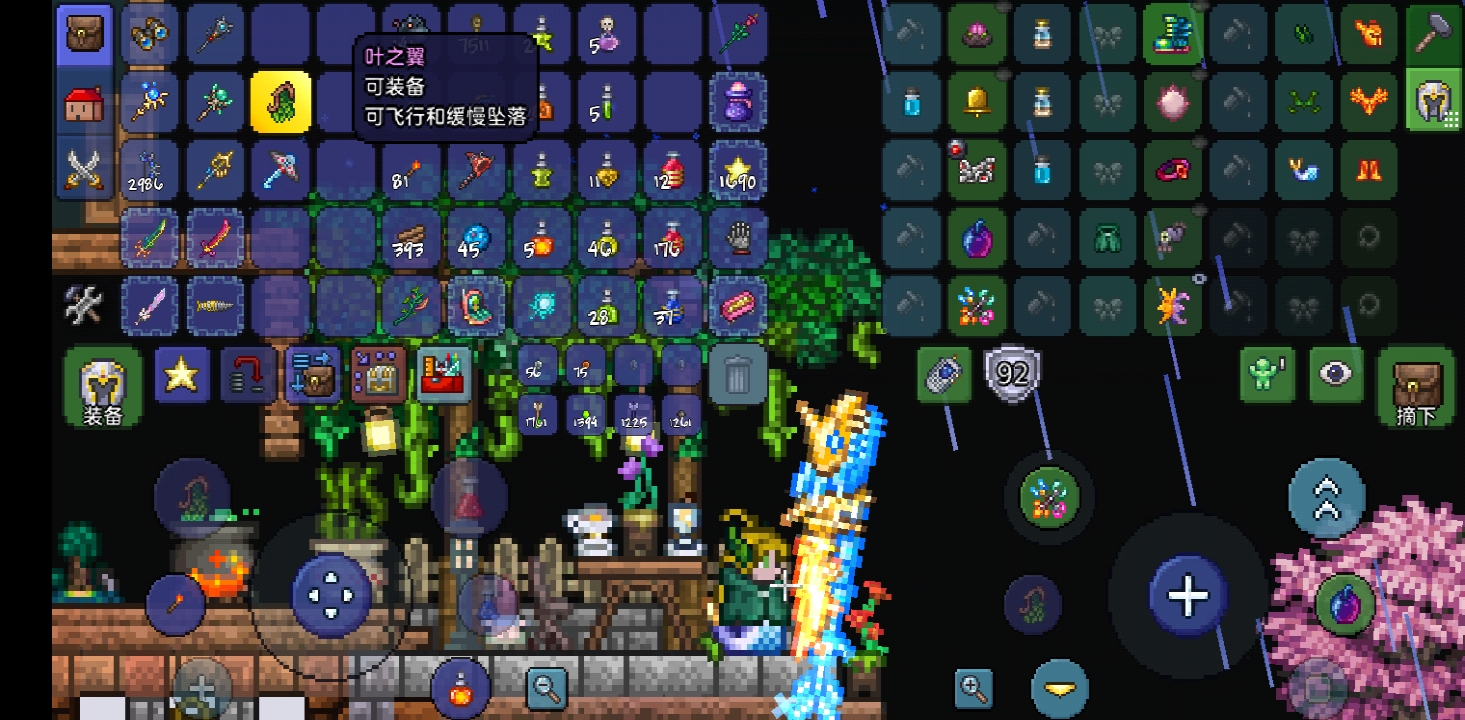Tap the 摘下 unequip button
1465x720 pixels.
tap(1415, 386)
